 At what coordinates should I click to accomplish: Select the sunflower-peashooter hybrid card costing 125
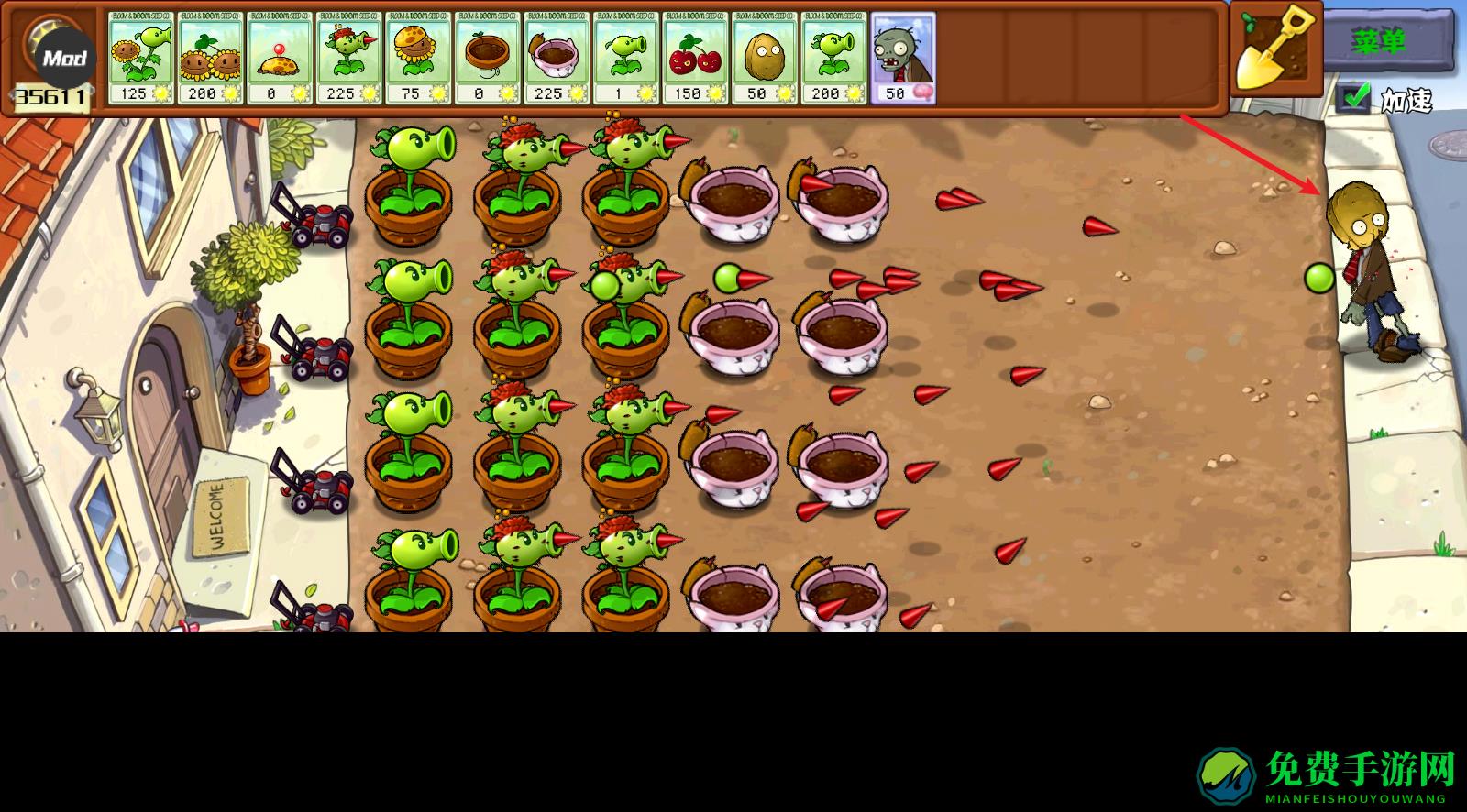pos(141,57)
